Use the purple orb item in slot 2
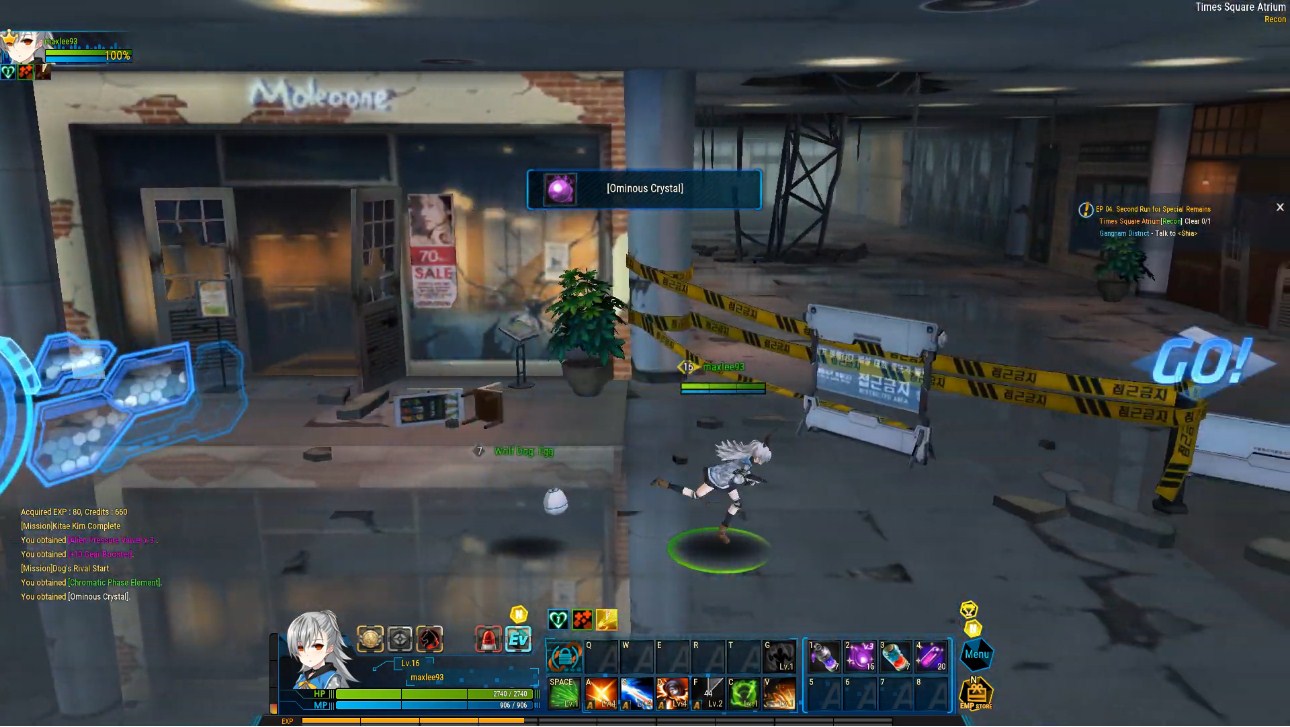This screenshot has height=727, width=1290. click(860, 657)
